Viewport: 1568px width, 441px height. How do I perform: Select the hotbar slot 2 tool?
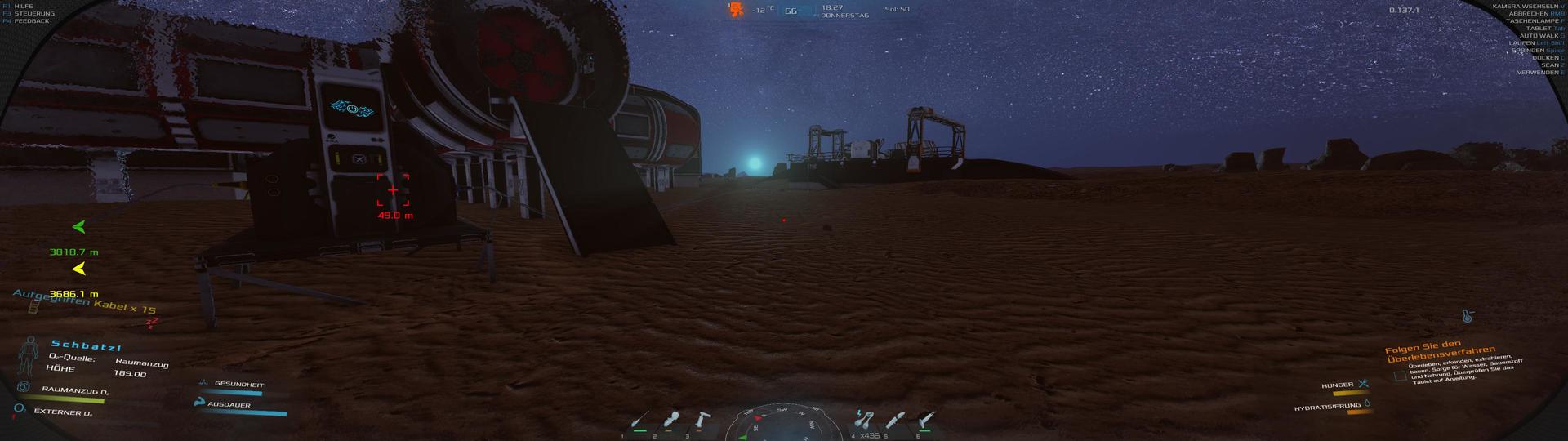tap(671, 421)
